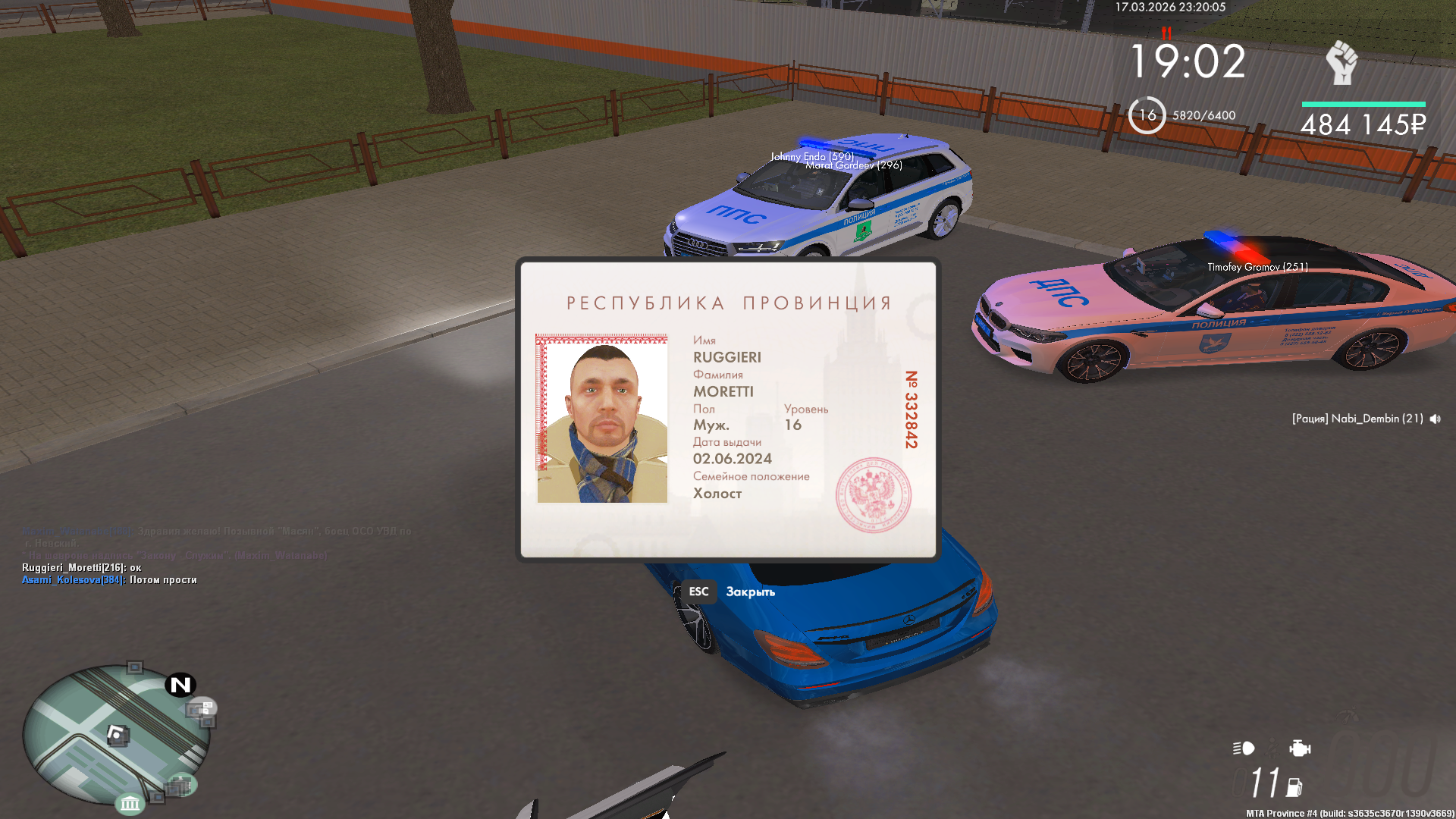Click the Nabi_Dembin radio speaker icon
This screenshot has height=819, width=1456.
click(x=1435, y=419)
